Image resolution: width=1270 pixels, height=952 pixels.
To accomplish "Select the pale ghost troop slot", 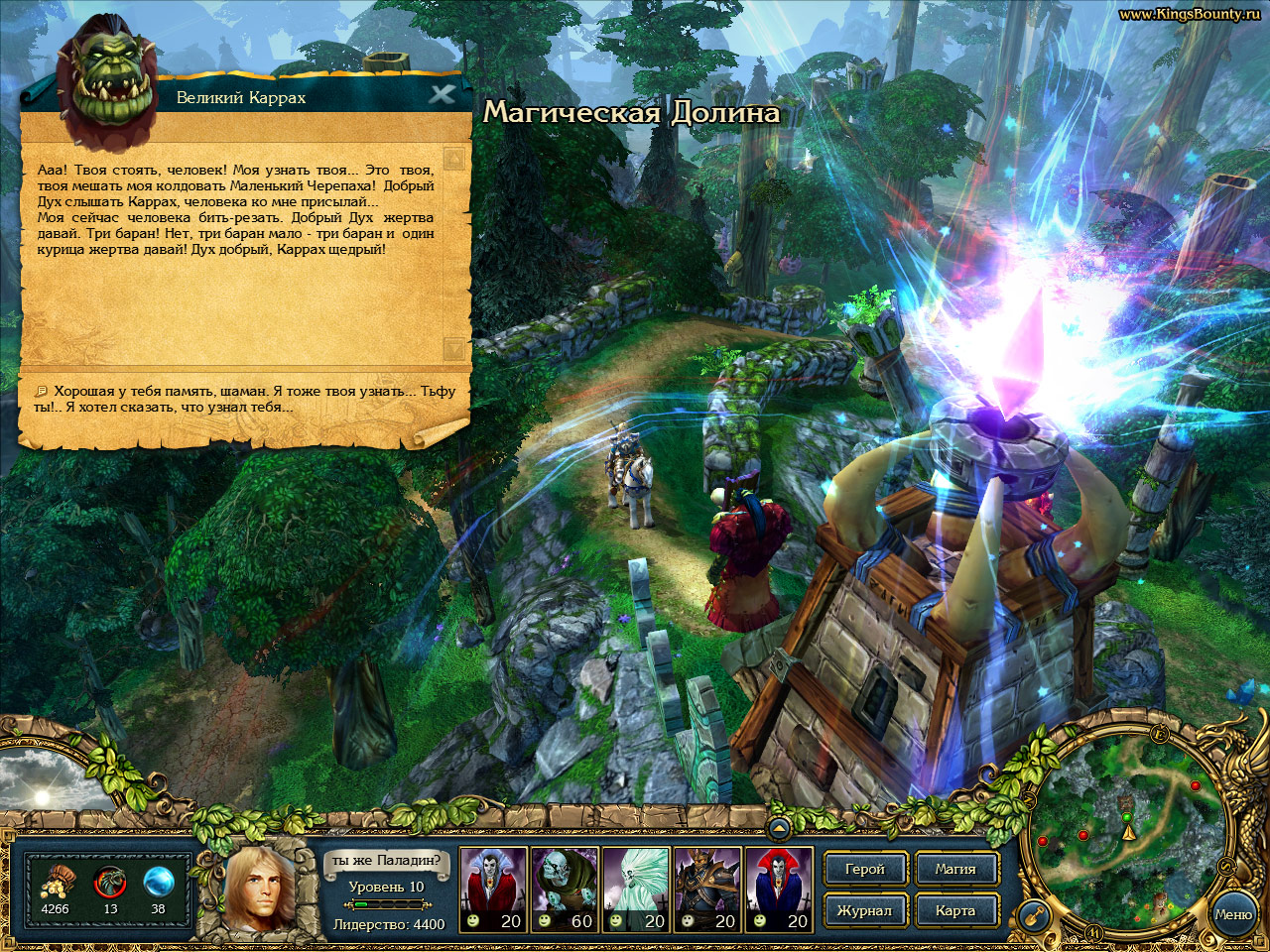I will pyautogui.click(x=636, y=890).
